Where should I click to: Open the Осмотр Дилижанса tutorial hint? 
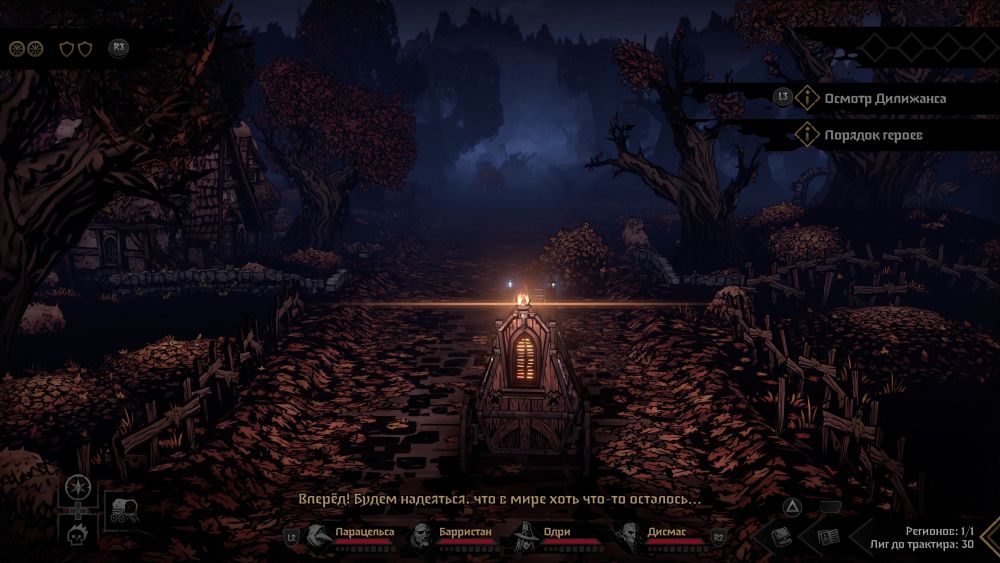click(x=884, y=98)
